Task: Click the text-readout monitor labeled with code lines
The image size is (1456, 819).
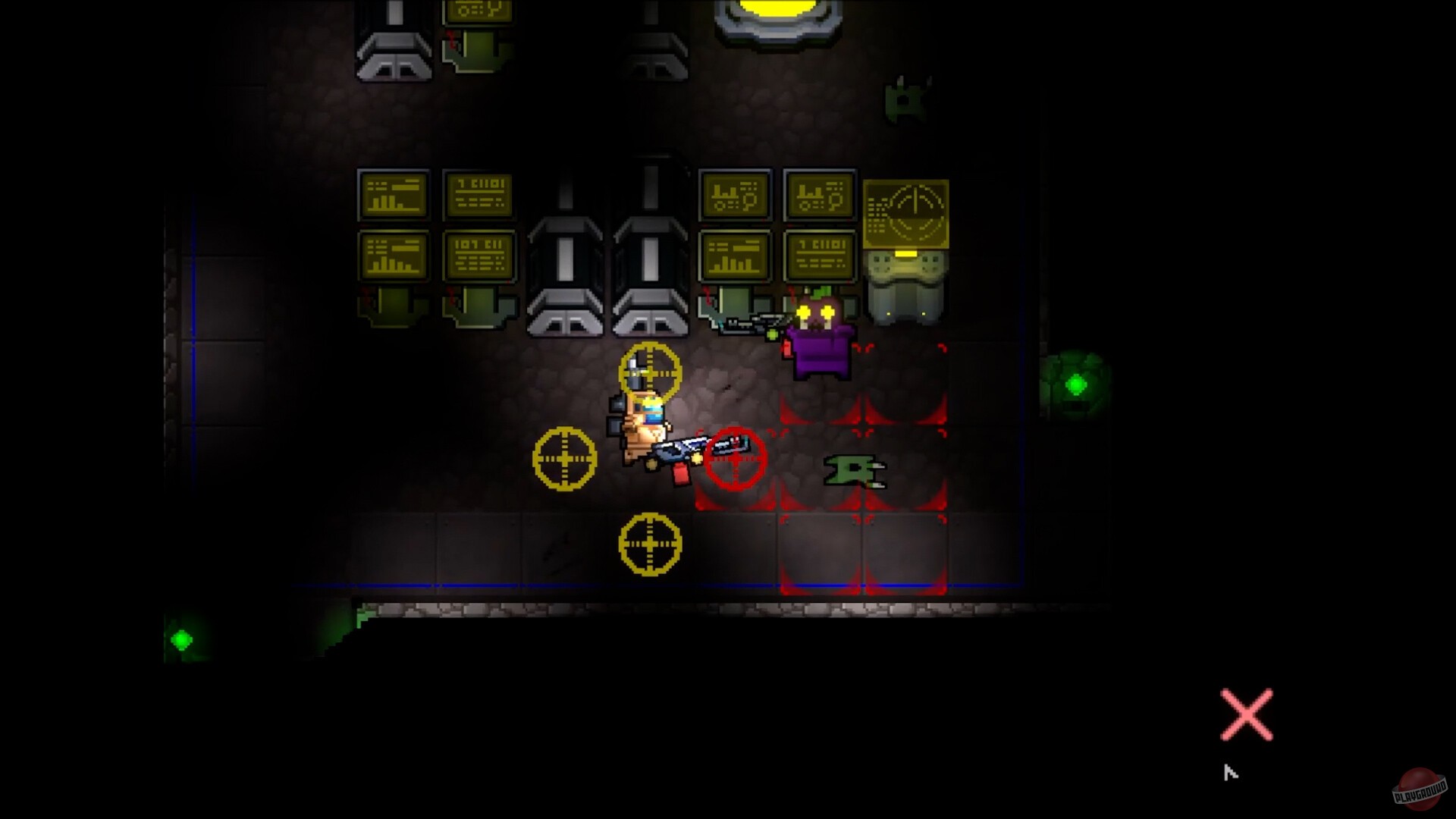Action: tap(479, 196)
